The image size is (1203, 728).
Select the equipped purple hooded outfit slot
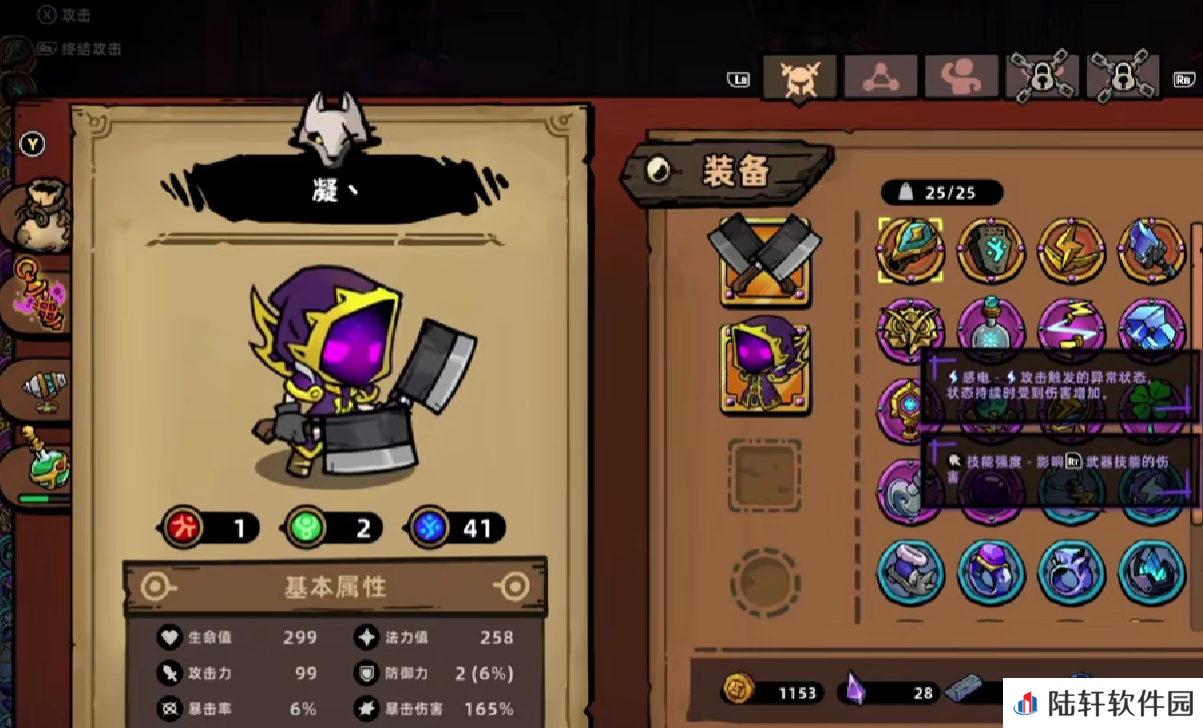click(765, 368)
